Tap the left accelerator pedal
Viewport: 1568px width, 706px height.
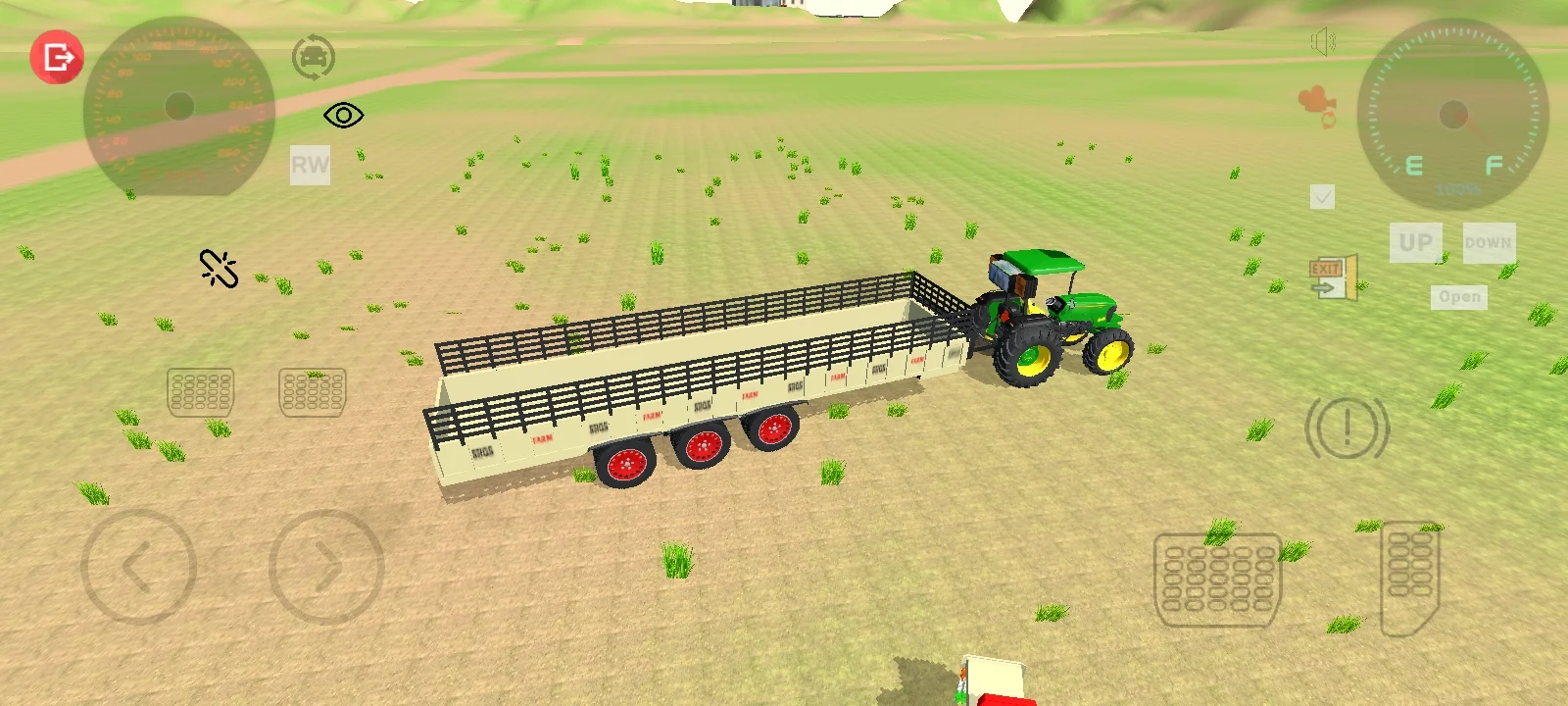coord(201,392)
